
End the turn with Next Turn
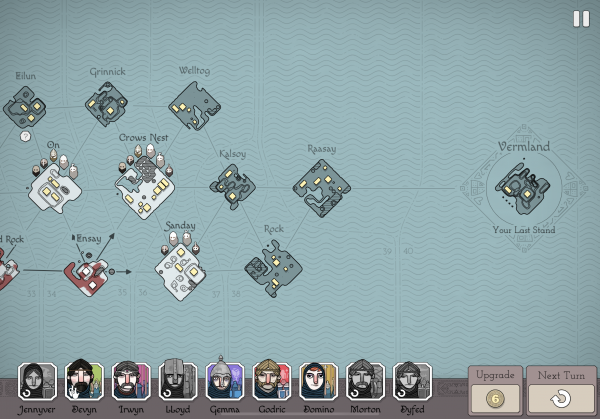tap(560, 389)
